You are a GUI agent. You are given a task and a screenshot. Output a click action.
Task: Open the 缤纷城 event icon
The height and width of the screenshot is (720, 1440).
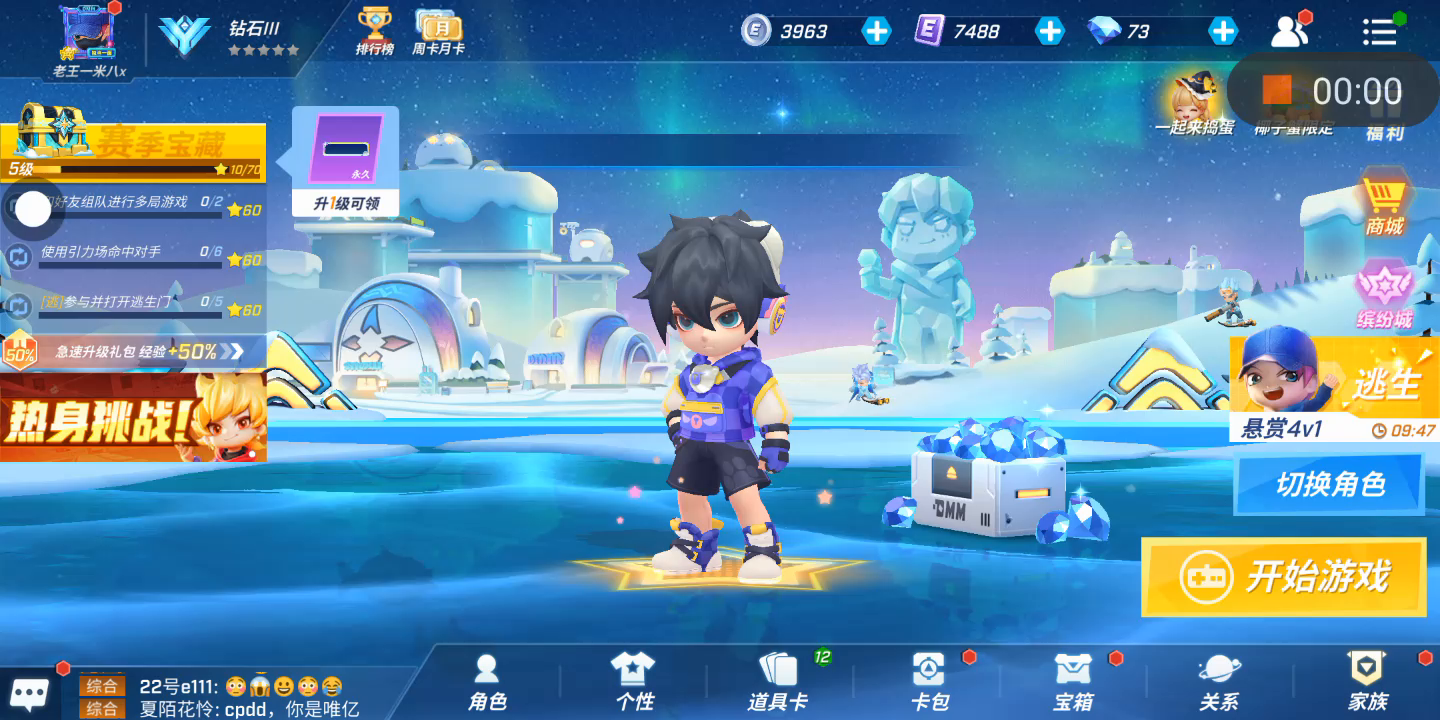[1385, 295]
